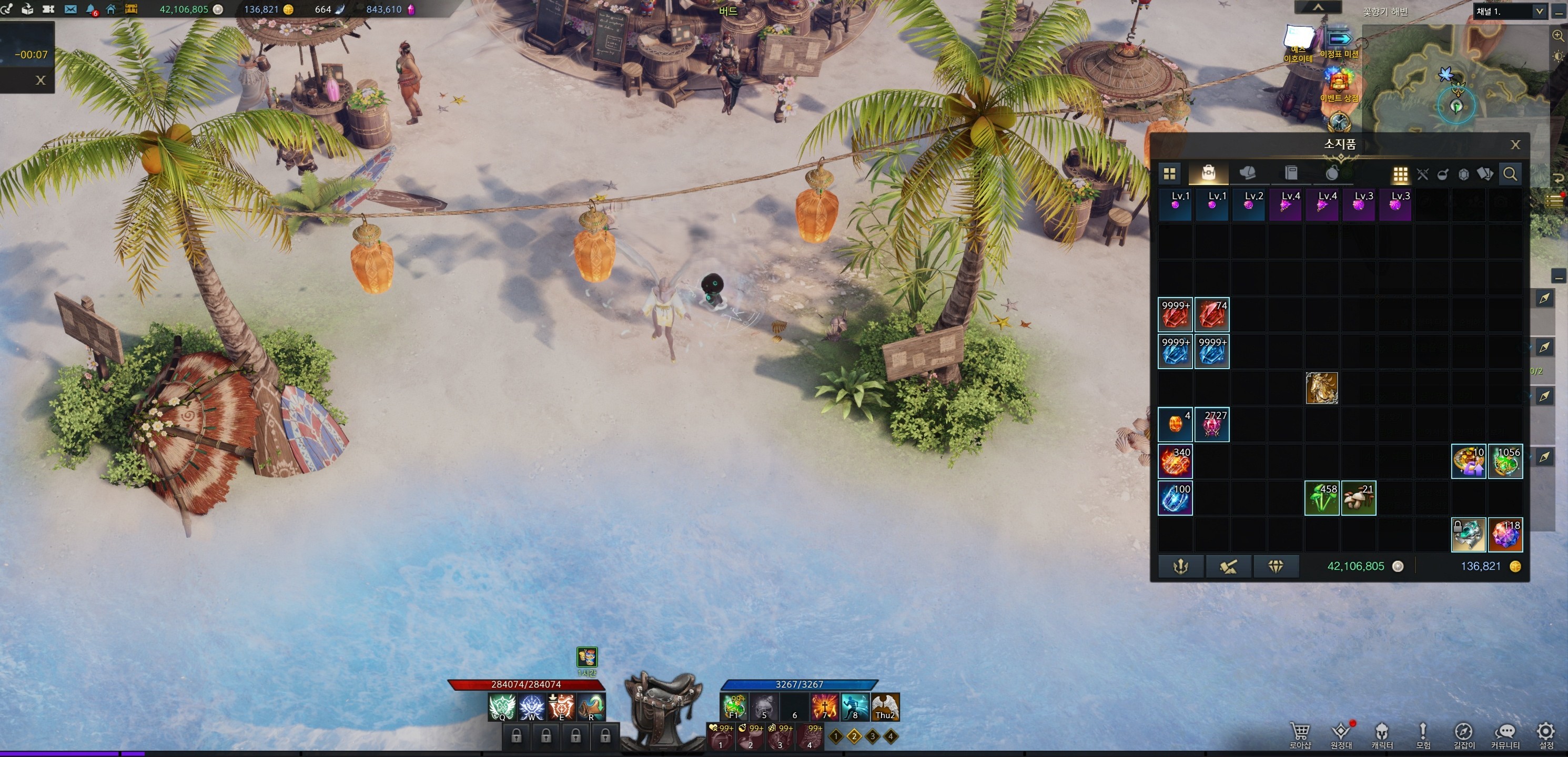Open the 이정표 미션 signpost mission

1339,43
